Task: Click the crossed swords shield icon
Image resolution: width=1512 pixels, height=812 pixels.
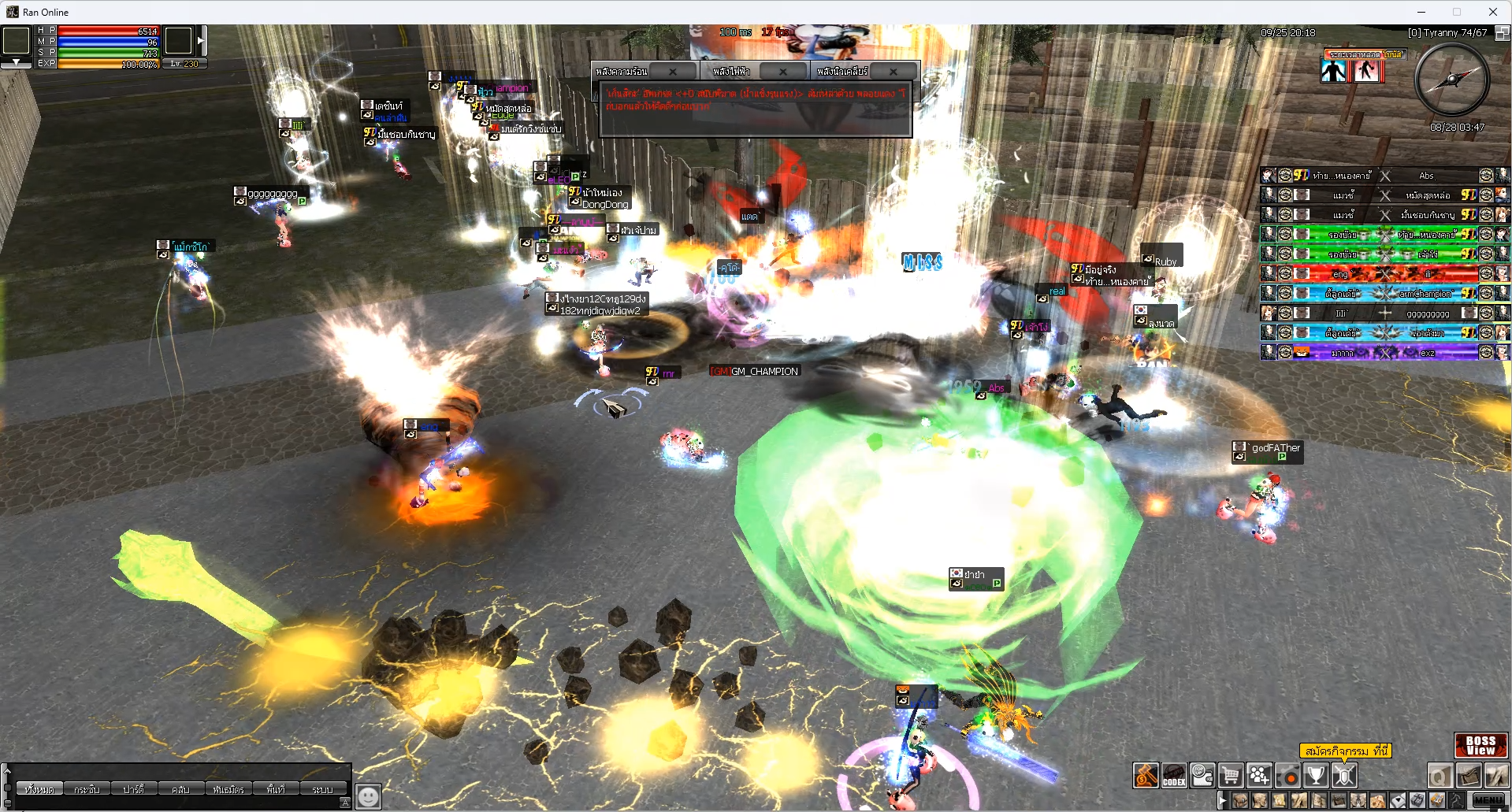Action: click(x=1343, y=776)
